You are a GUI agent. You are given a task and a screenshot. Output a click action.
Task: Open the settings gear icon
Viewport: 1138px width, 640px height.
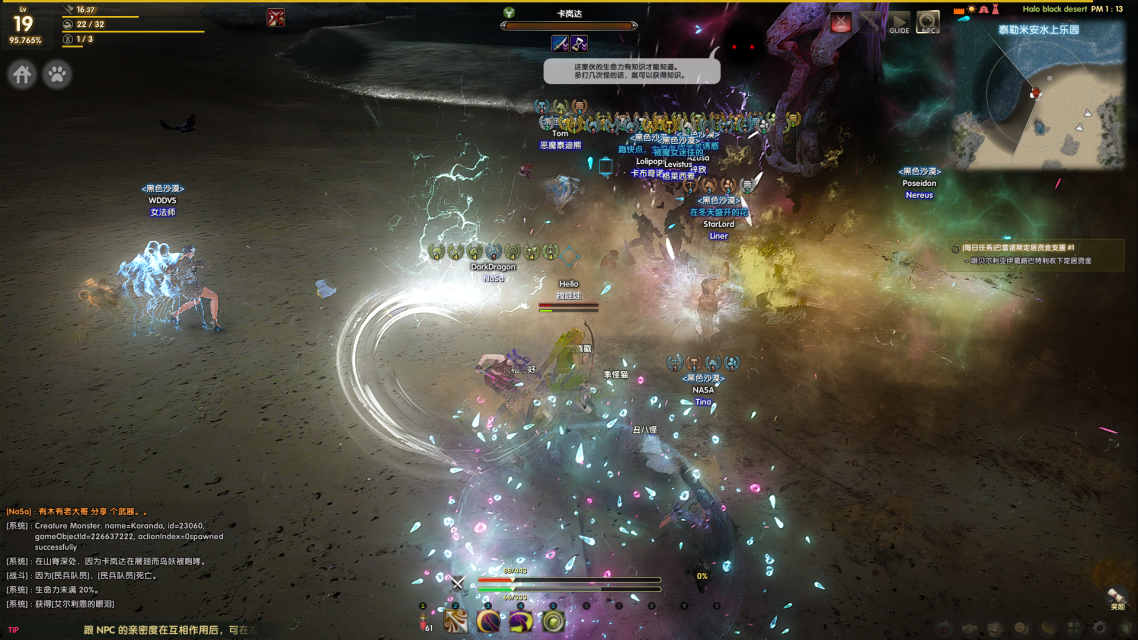click(x=1099, y=628)
